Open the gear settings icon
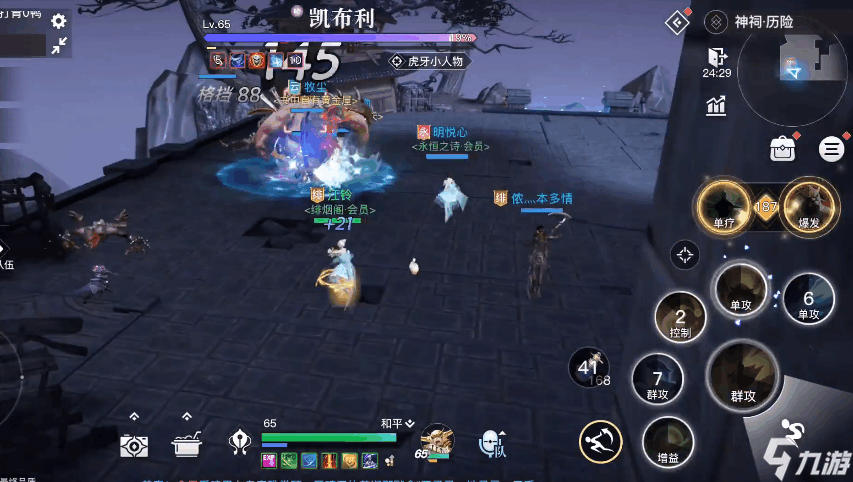The image size is (853, 482). coord(59,21)
